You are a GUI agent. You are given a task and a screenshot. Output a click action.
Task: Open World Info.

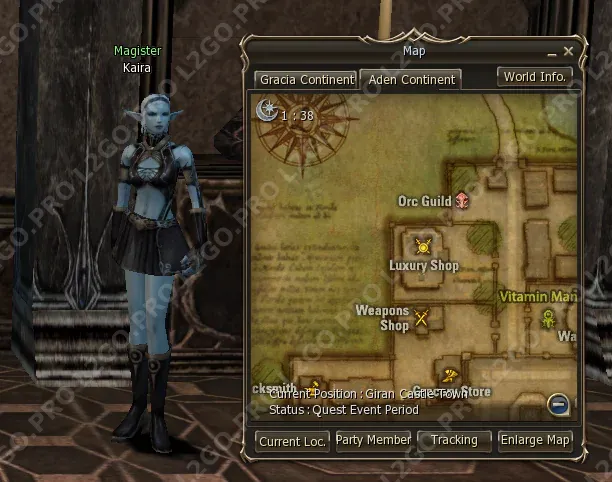point(535,77)
